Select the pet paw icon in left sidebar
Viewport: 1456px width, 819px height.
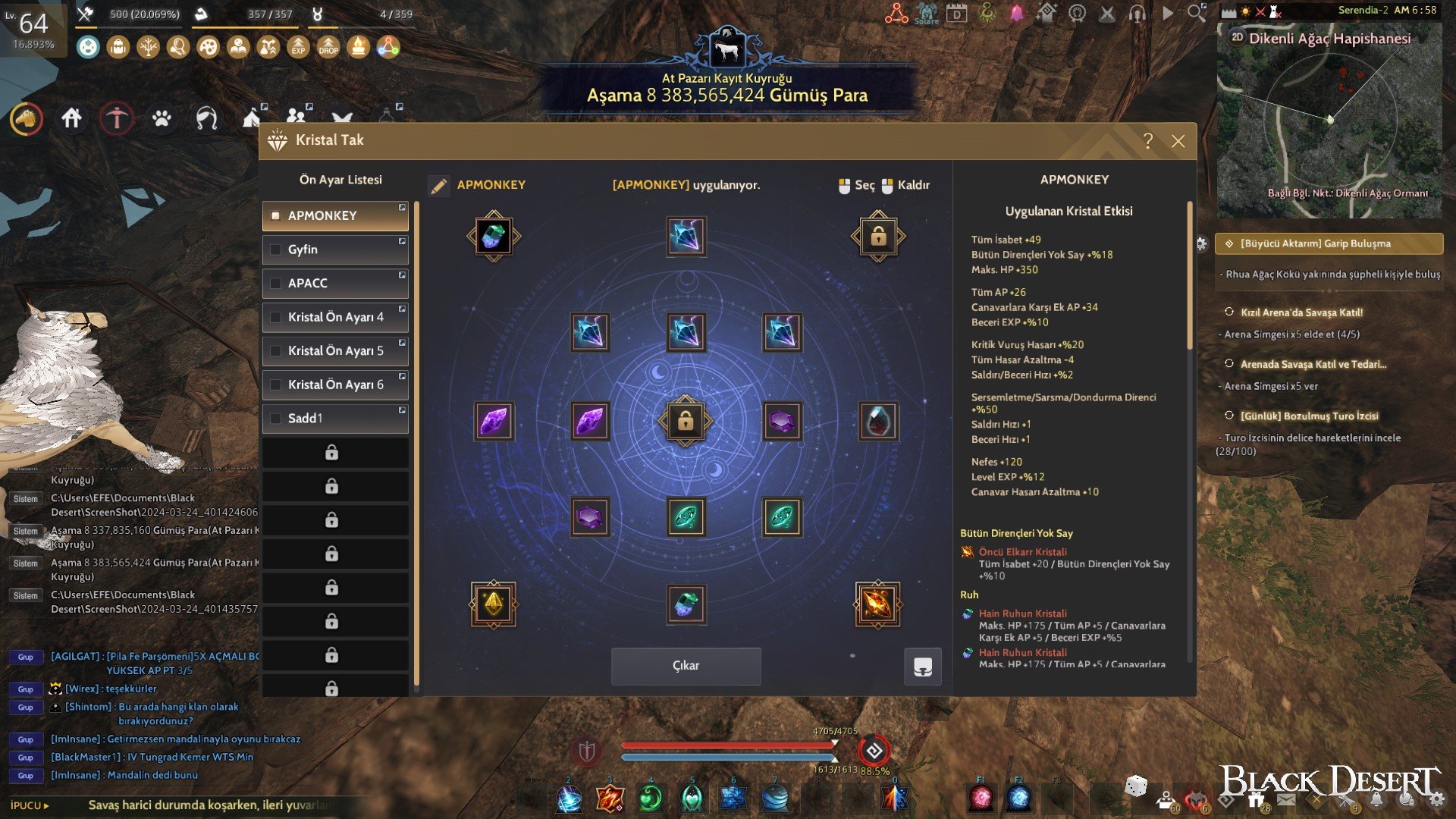tap(162, 119)
